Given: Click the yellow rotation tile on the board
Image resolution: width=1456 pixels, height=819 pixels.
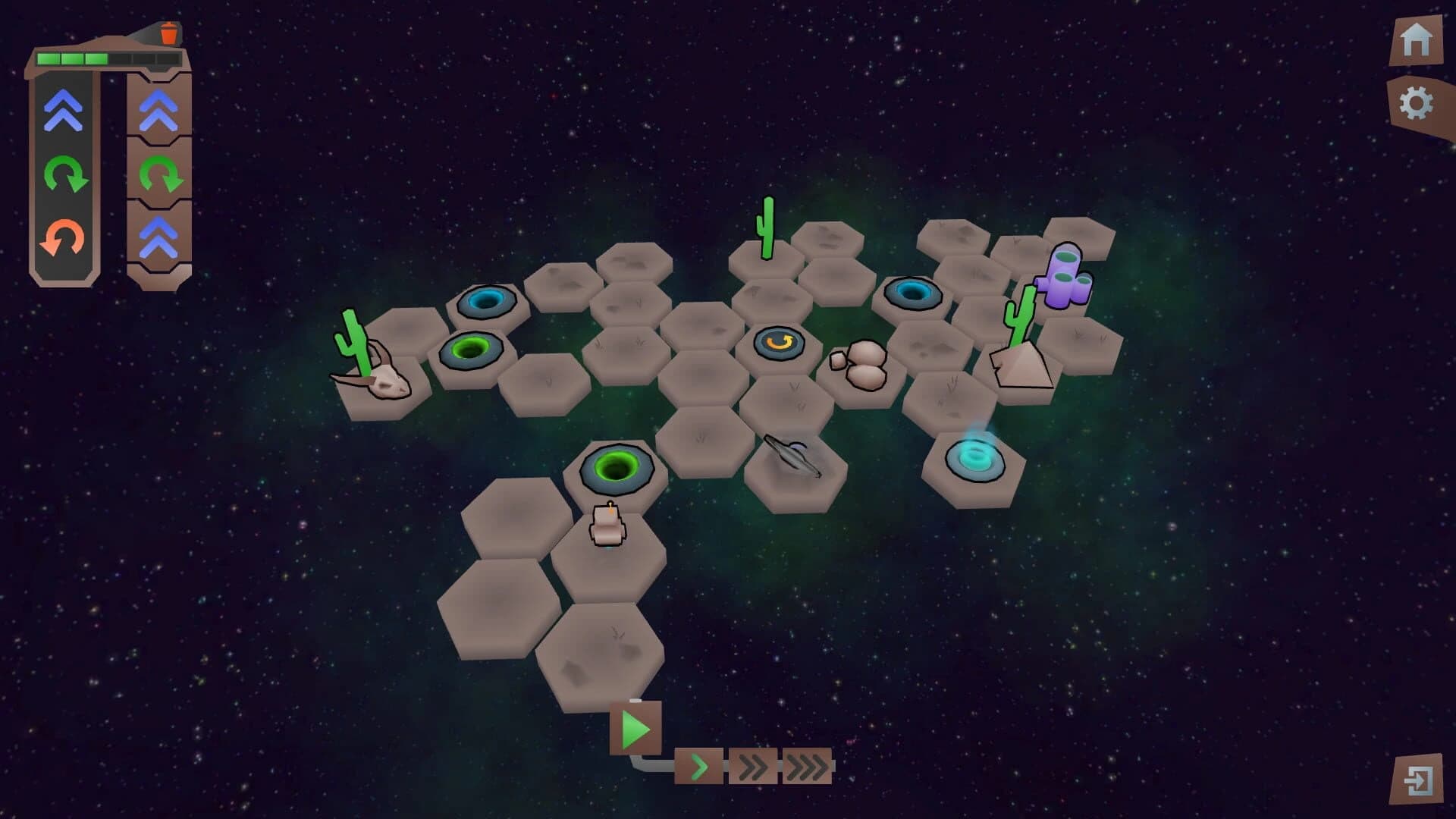Looking at the screenshot, I should pos(777,345).
